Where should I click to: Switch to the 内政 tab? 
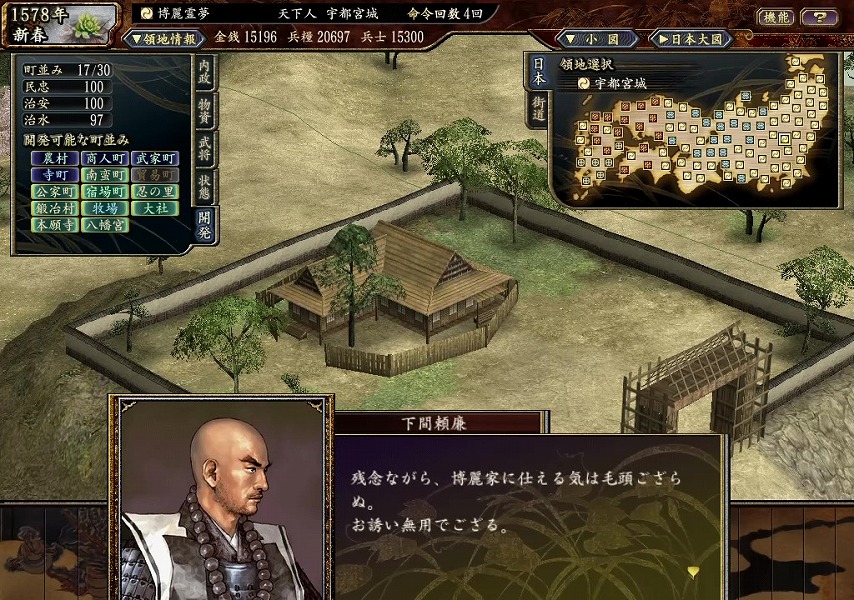click(204, 75)
